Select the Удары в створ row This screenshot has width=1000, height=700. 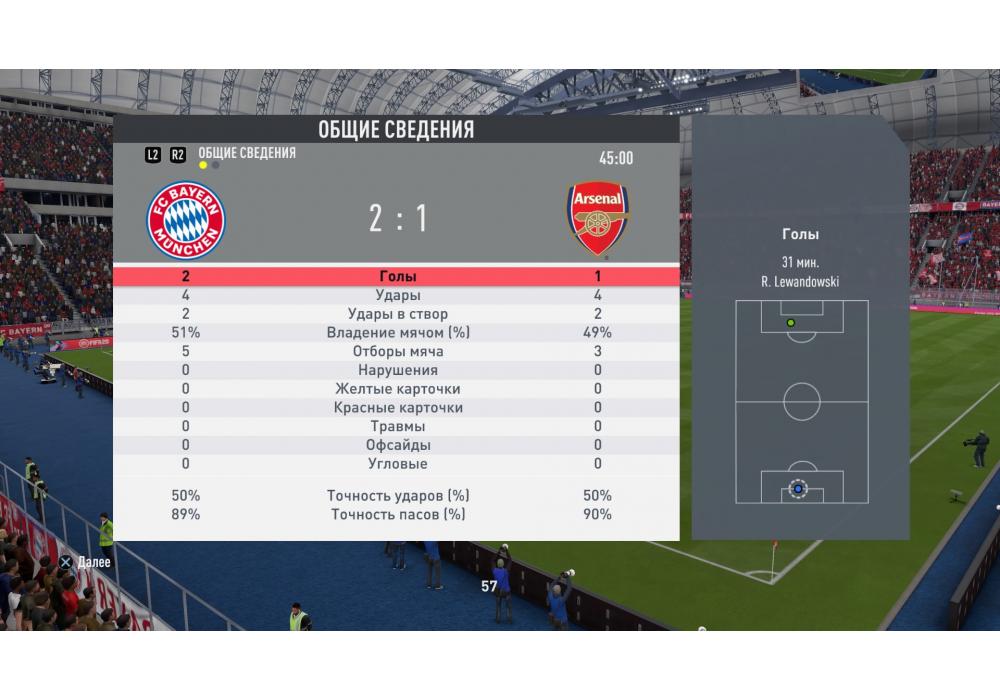397,315
